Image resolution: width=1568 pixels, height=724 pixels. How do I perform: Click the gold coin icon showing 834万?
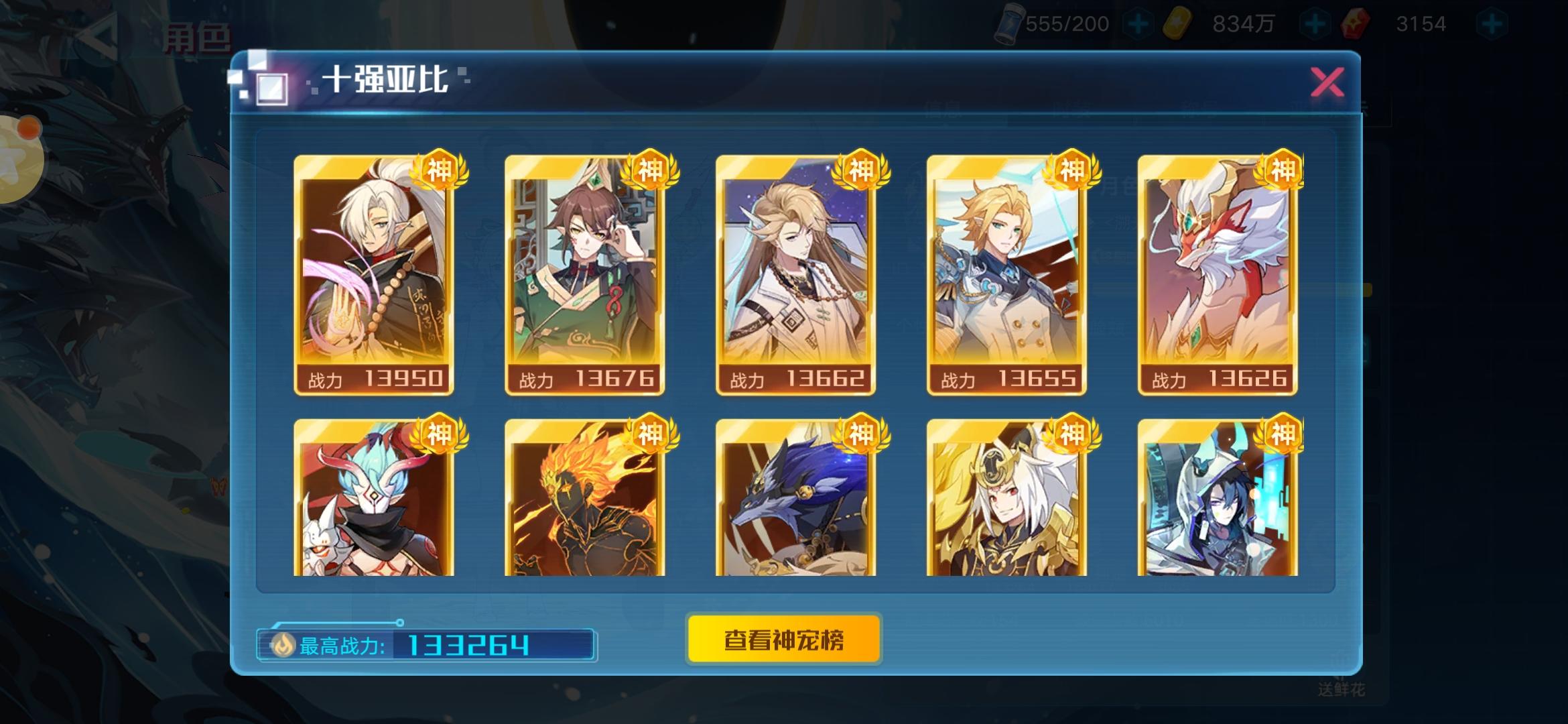click(1179, 21)
